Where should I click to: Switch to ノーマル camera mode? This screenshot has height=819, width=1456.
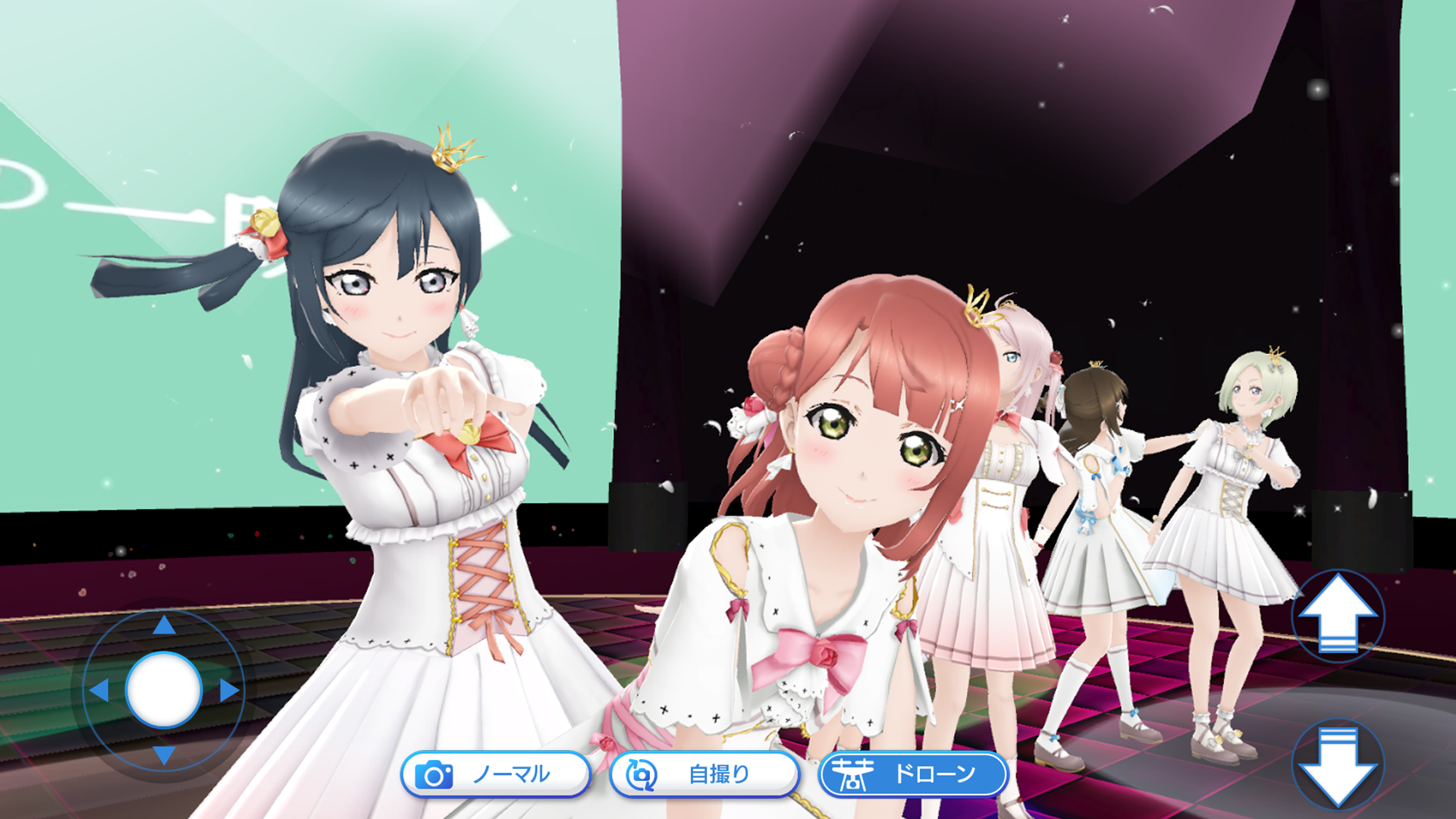pyautogui.click(x=495, y=774)
